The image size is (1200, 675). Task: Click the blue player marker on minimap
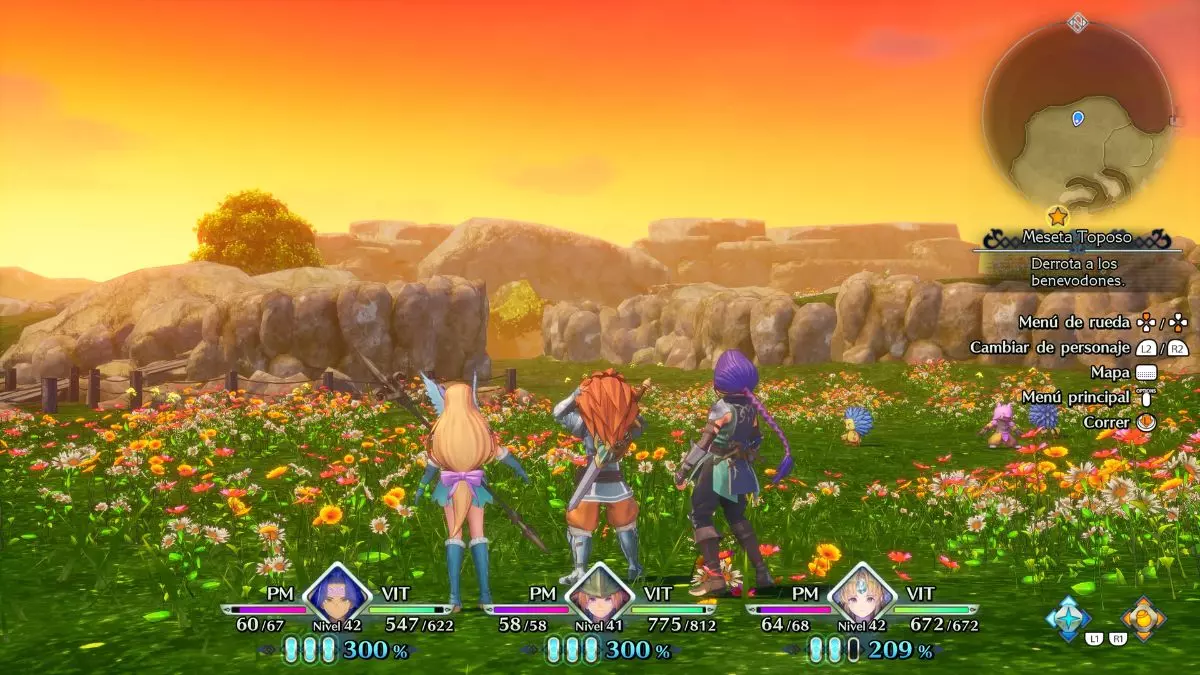(1077, 118)
